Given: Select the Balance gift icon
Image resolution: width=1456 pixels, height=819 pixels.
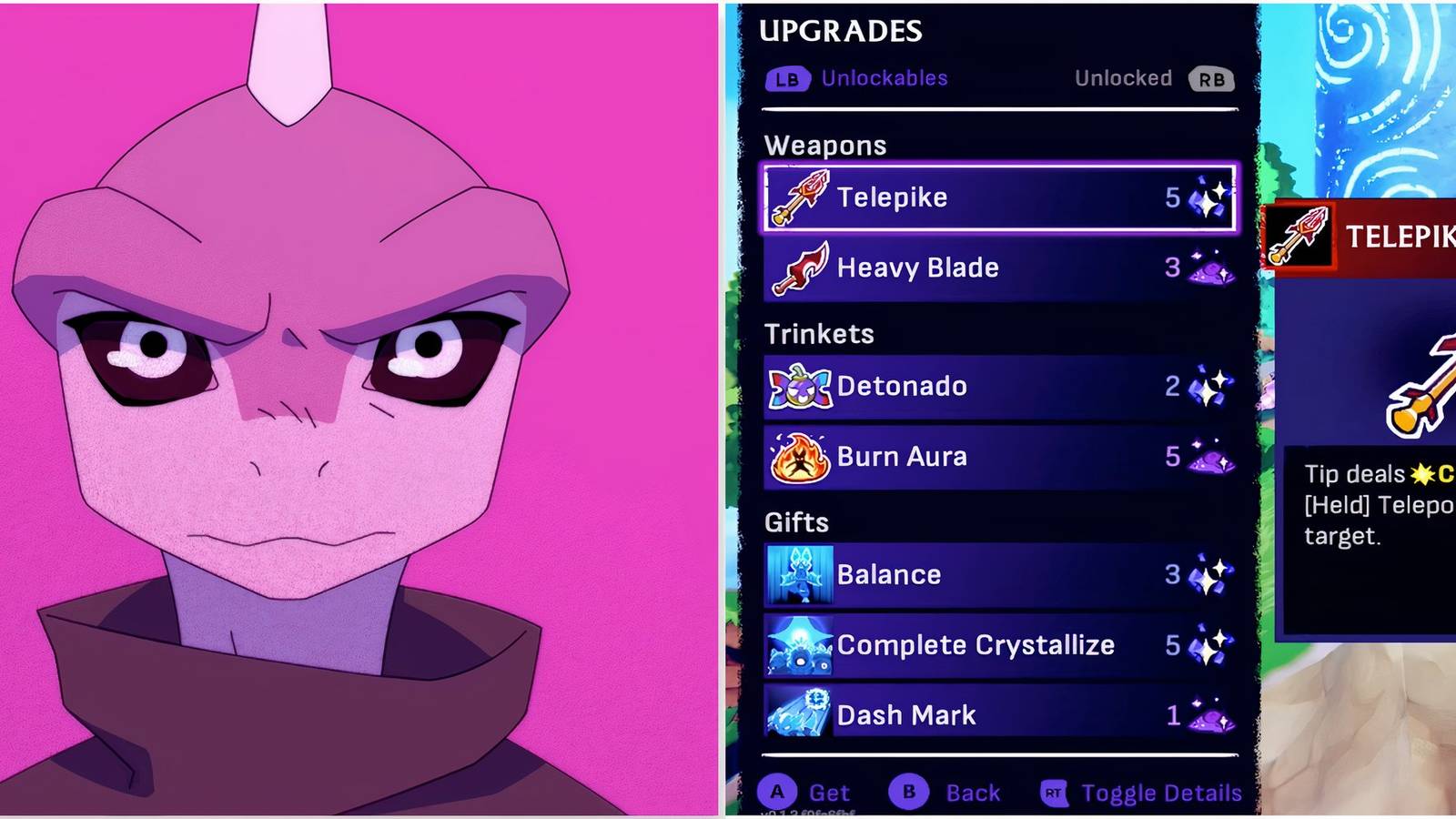Looking at the screenshot, I should [x=799, y=574].
